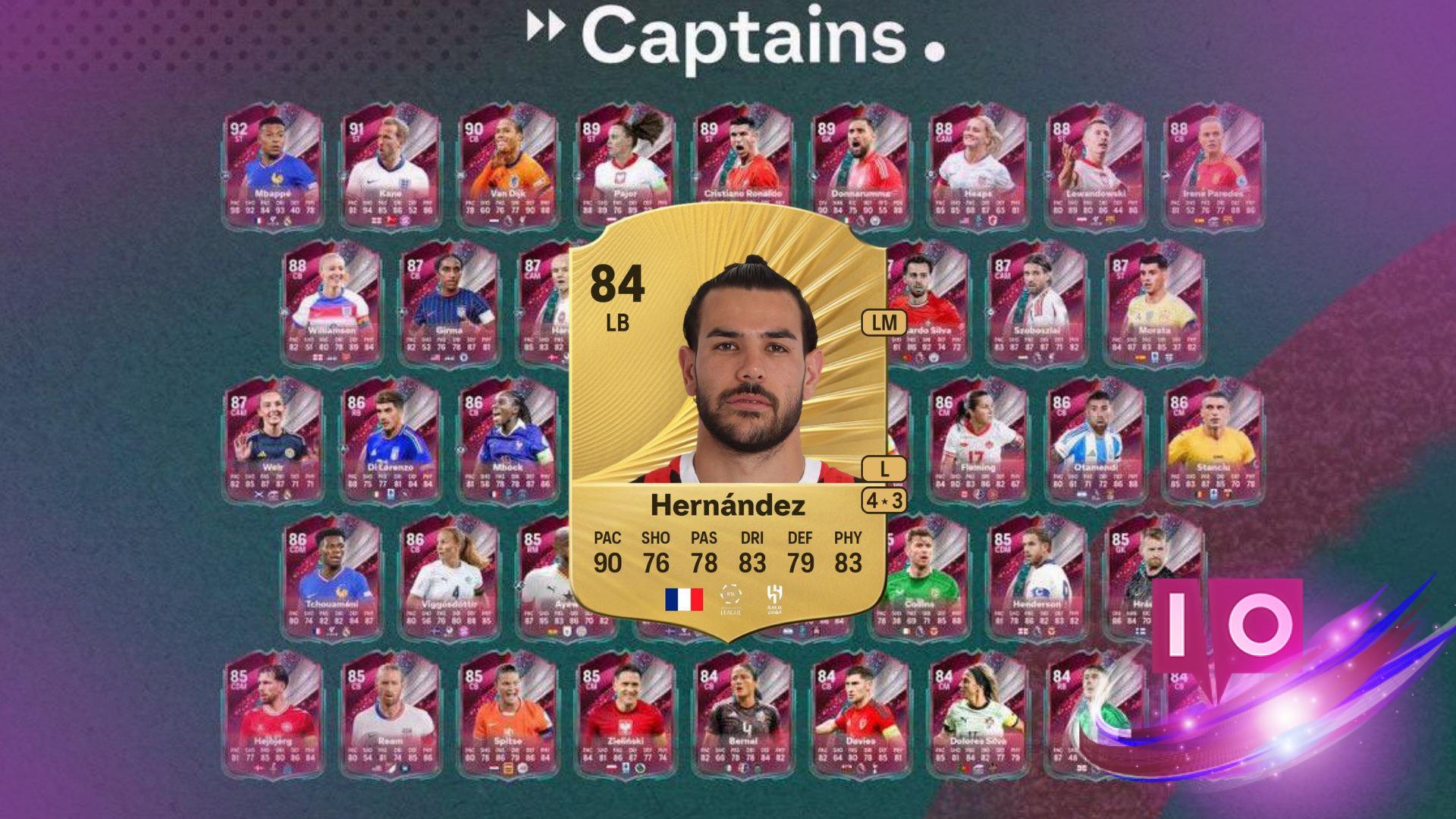This screenshot has width=1456, height=819.
Task: Click the France flag on Hernández's card
Action: point(685,598)
